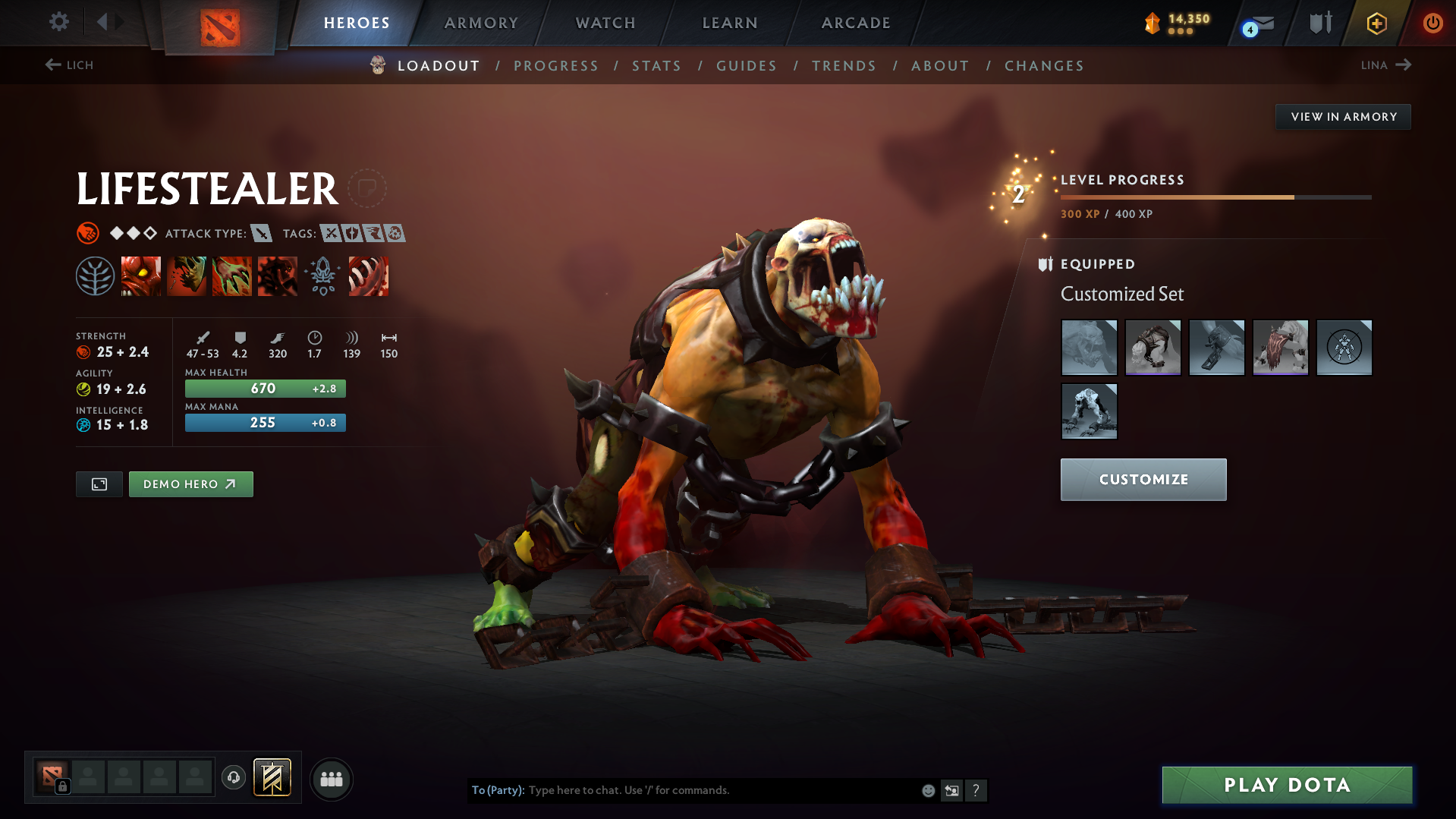Viewport: 1456px width, 819px height.
Task: Open the settings gear menu
Action: 58,22
